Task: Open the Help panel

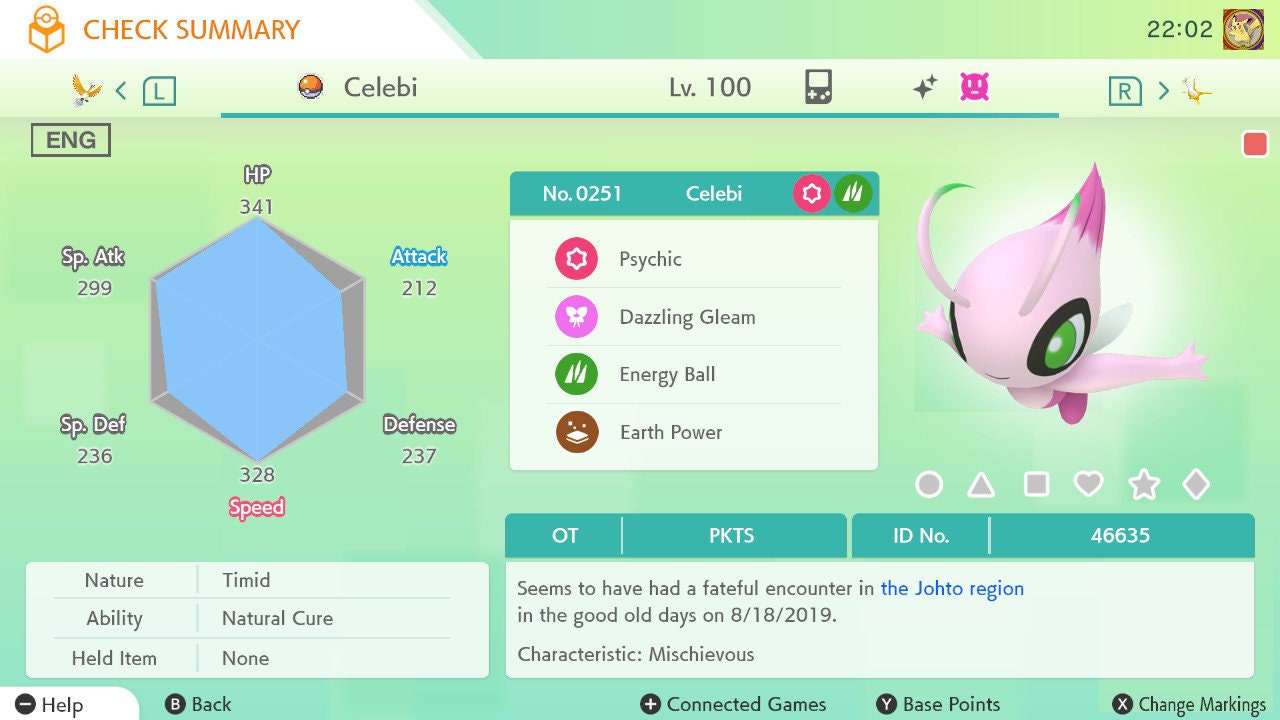Action: click(x=50, y=705)
